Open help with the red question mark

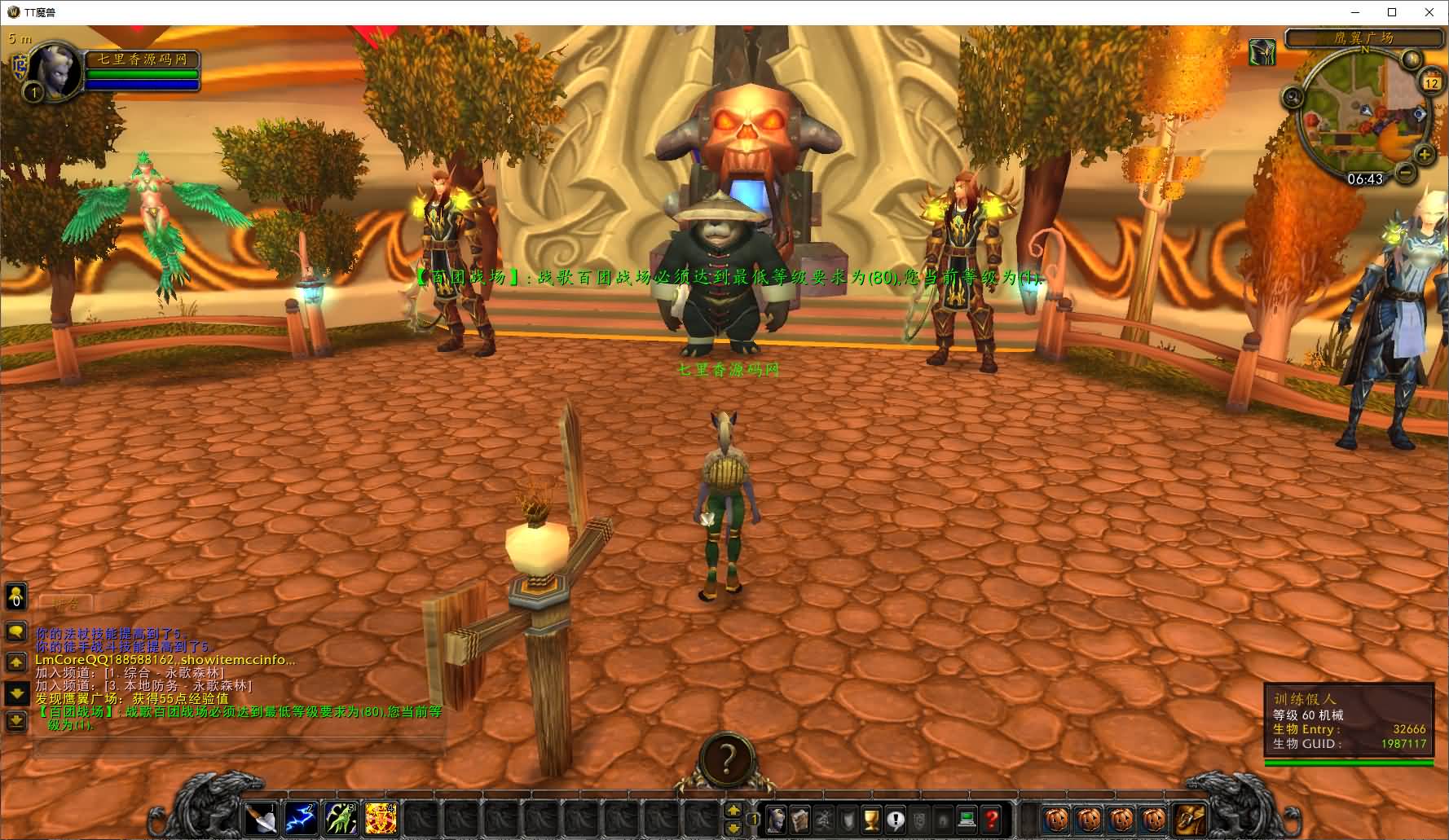click(x=991, y=819)
